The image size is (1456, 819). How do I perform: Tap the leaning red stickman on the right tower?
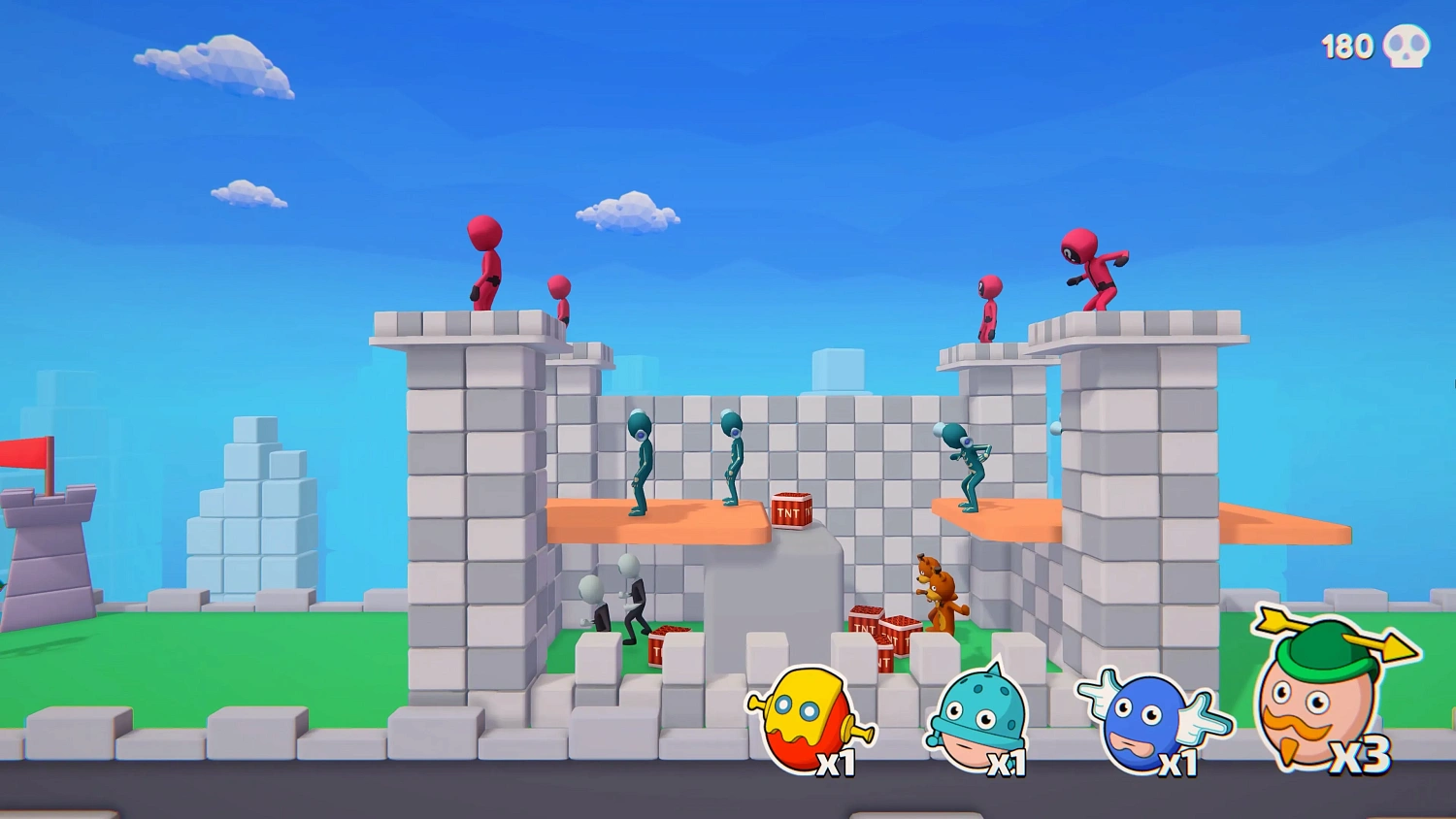click(1095, 272)
